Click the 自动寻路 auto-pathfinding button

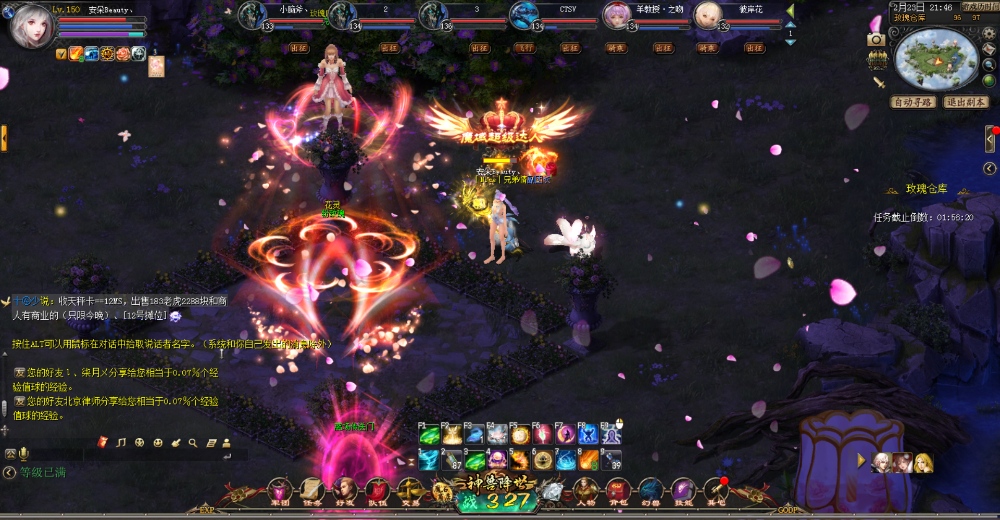tap(912, 102)
